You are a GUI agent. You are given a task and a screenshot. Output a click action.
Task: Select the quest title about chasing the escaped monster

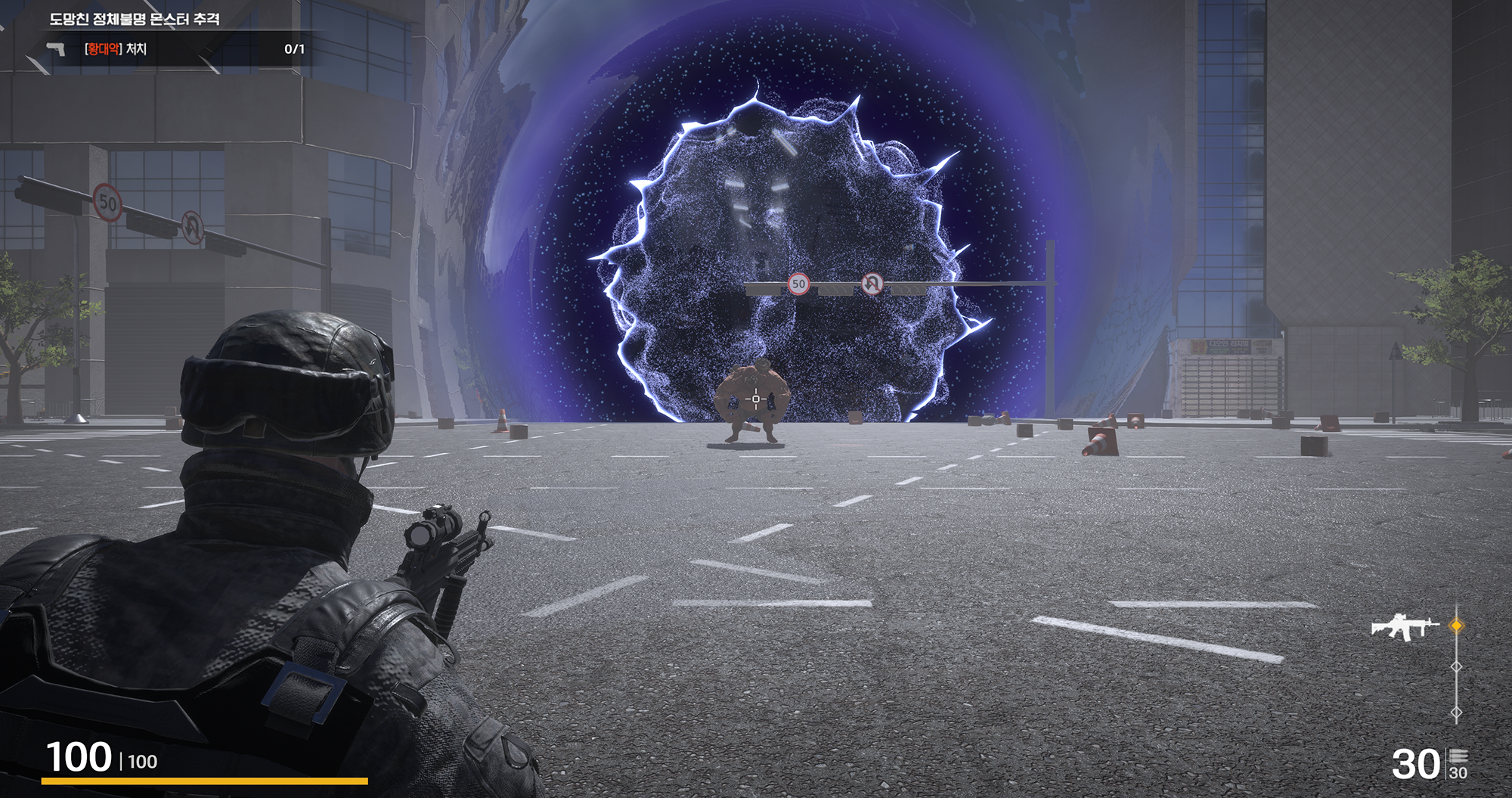tap(135, 19)
